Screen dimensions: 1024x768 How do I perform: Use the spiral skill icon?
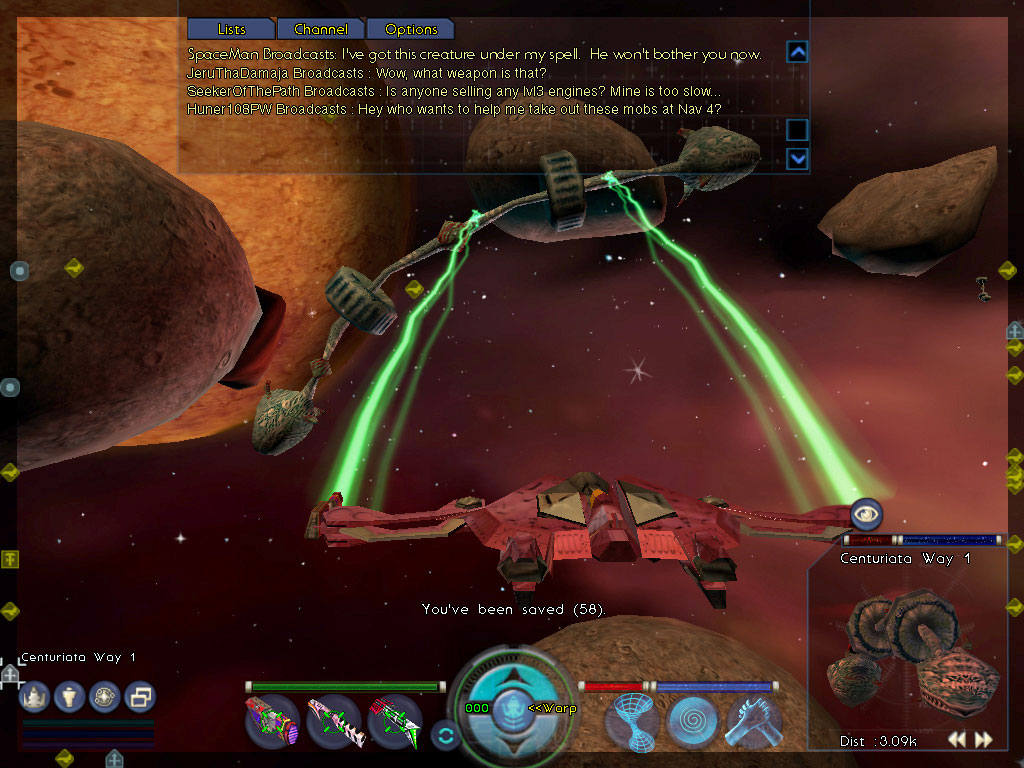[693, 721]
